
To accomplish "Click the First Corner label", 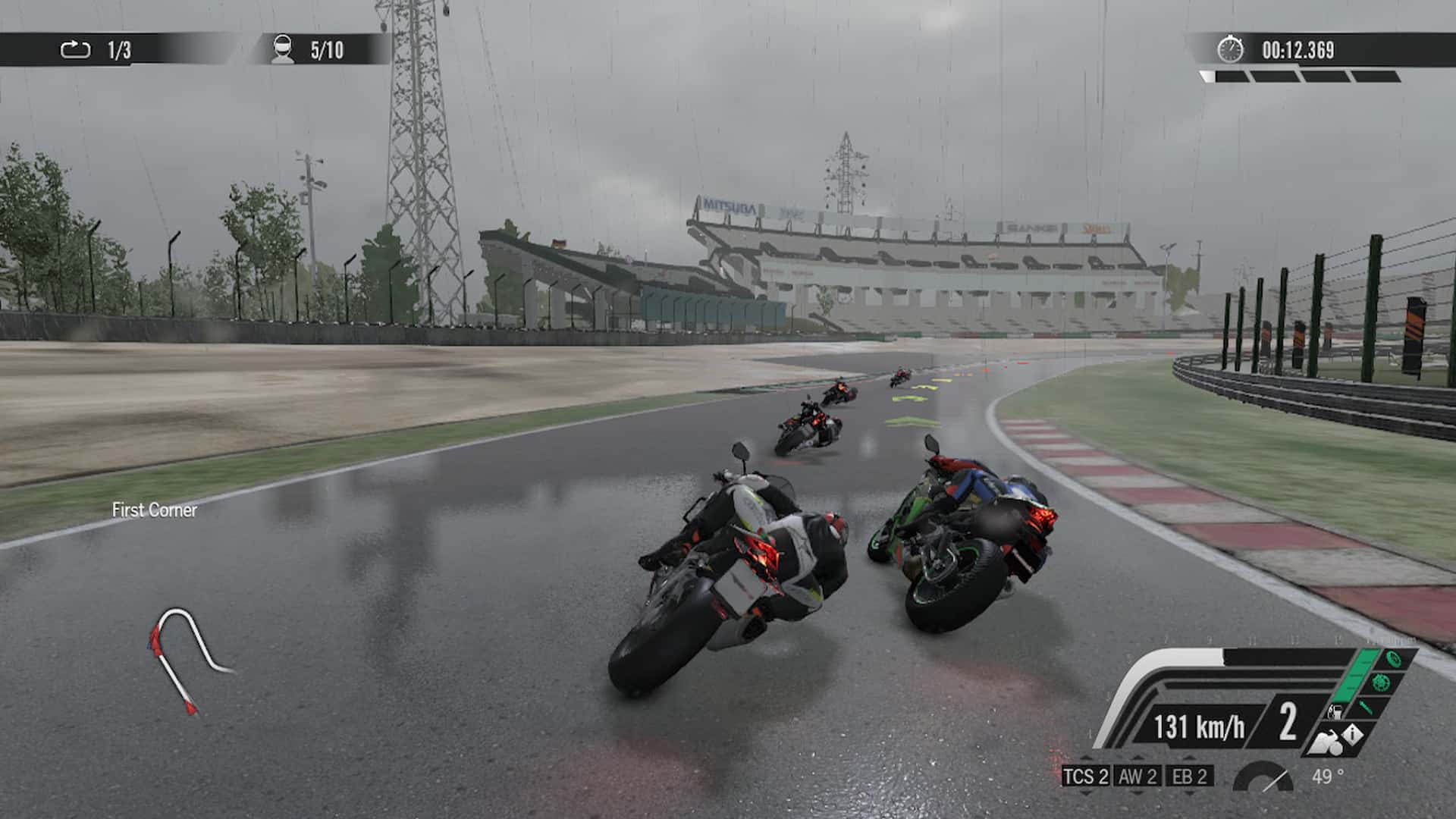I will coord(153,510).
